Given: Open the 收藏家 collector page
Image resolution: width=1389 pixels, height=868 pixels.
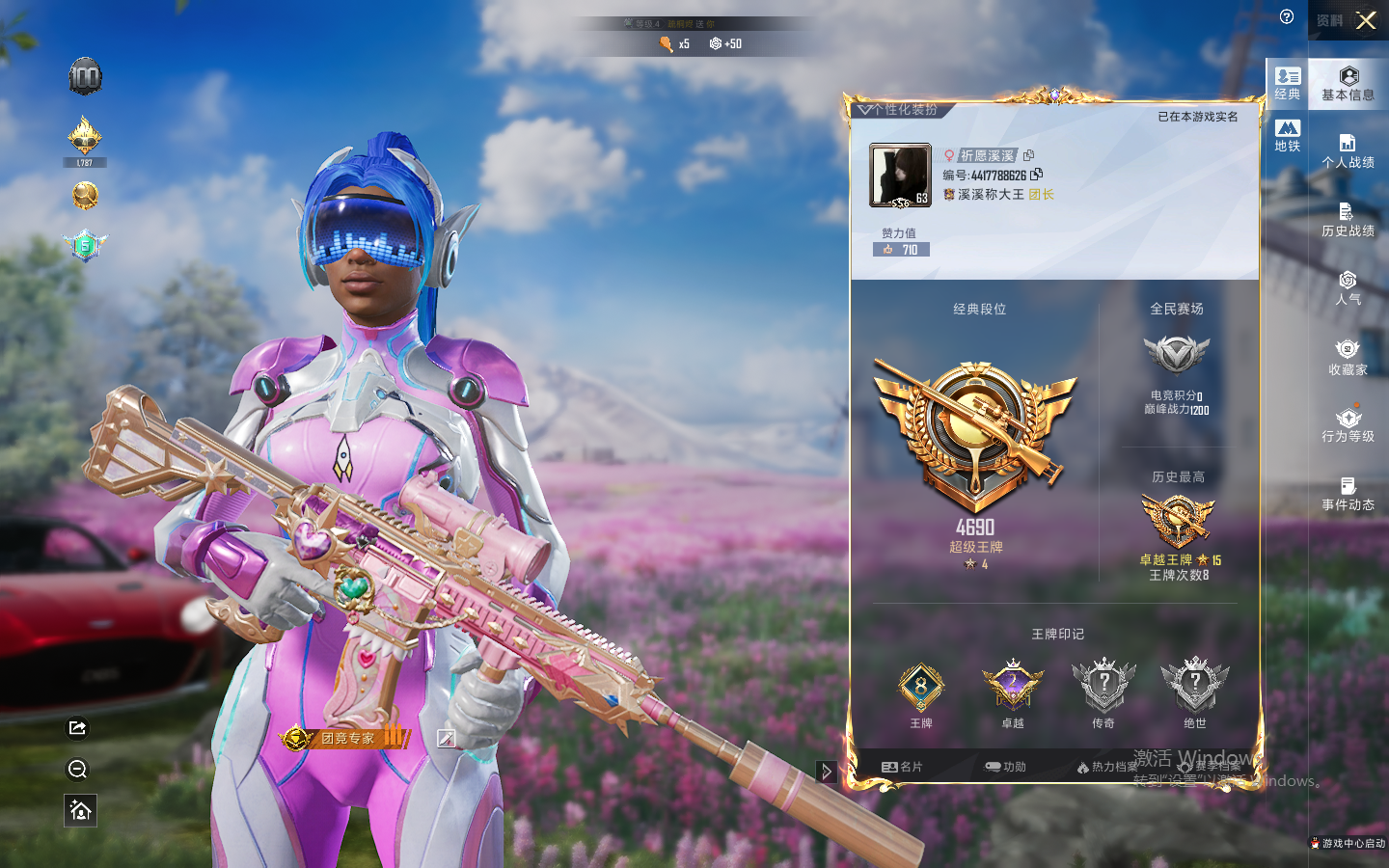Looking at the screenshot, I should (1348, 357).
